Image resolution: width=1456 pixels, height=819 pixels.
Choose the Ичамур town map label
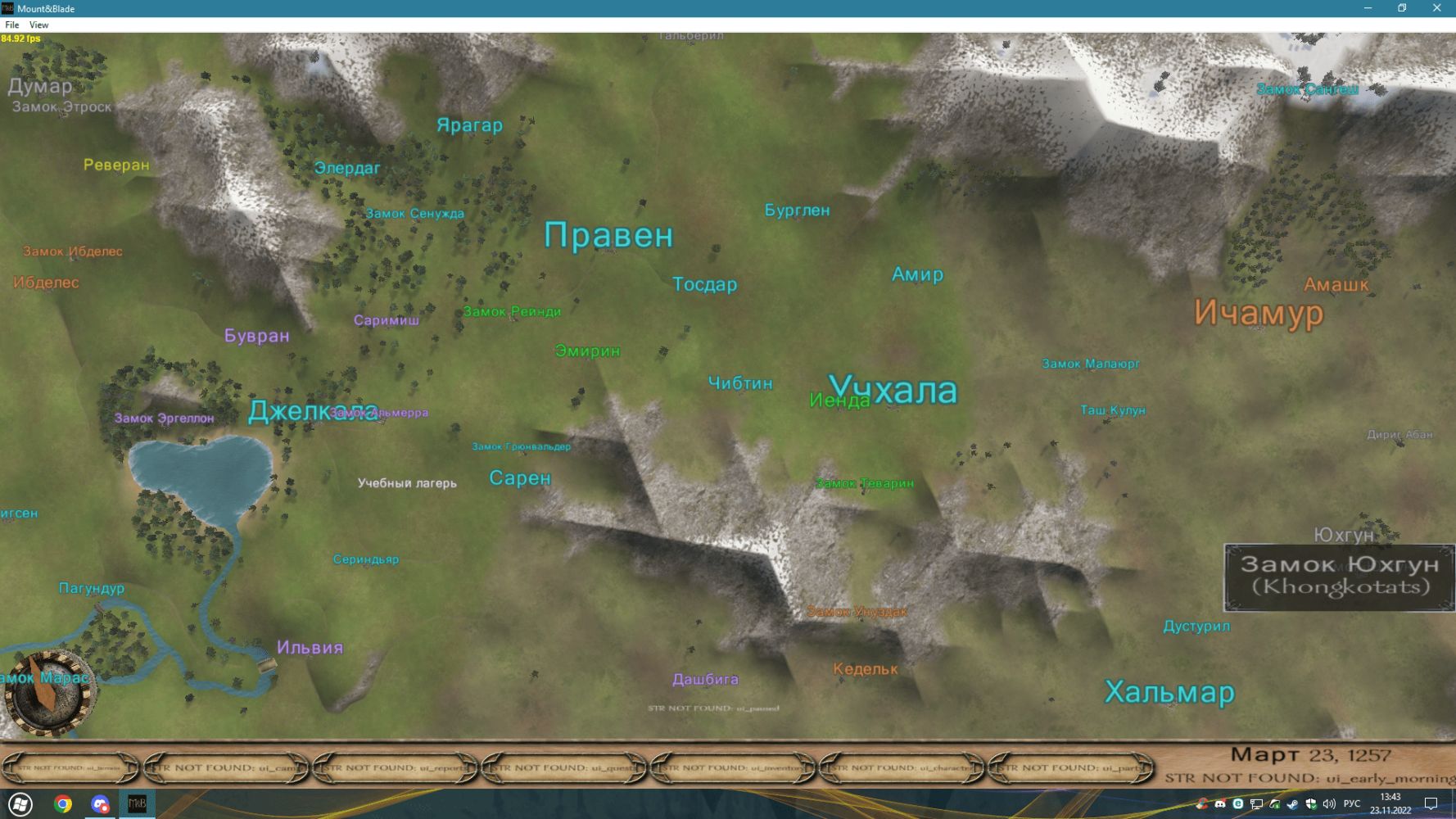(1258, 313)
